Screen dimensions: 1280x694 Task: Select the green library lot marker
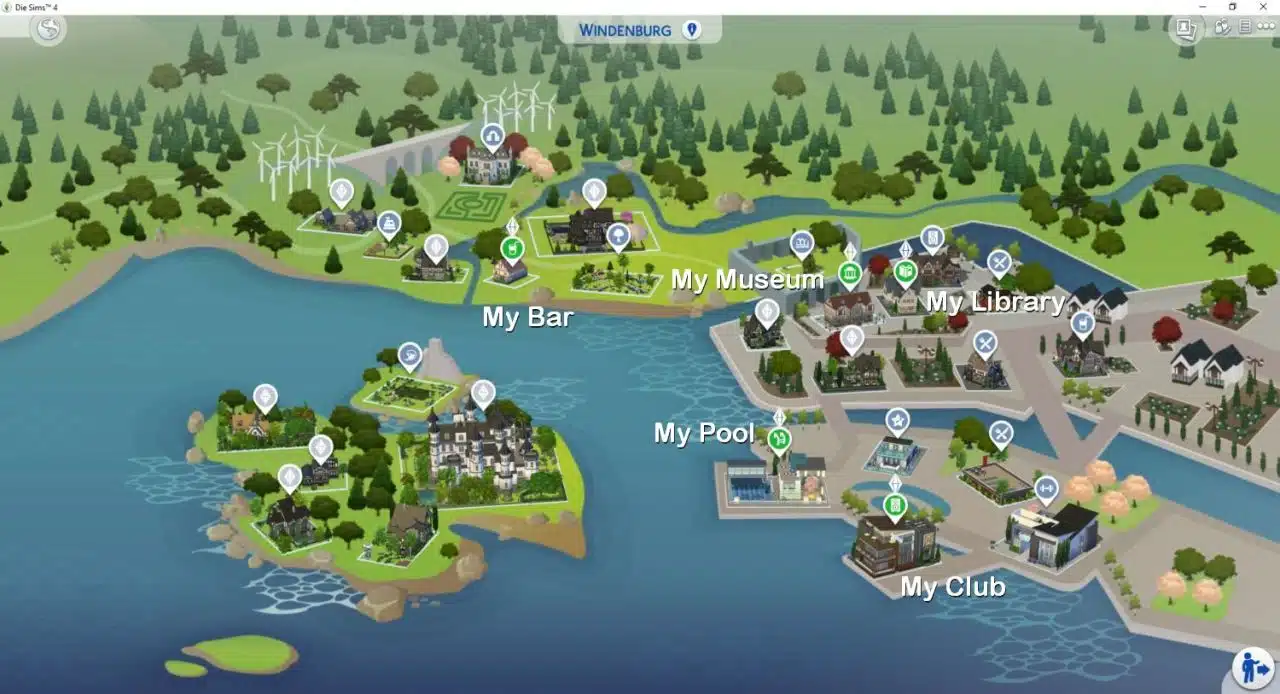point(905,271)
